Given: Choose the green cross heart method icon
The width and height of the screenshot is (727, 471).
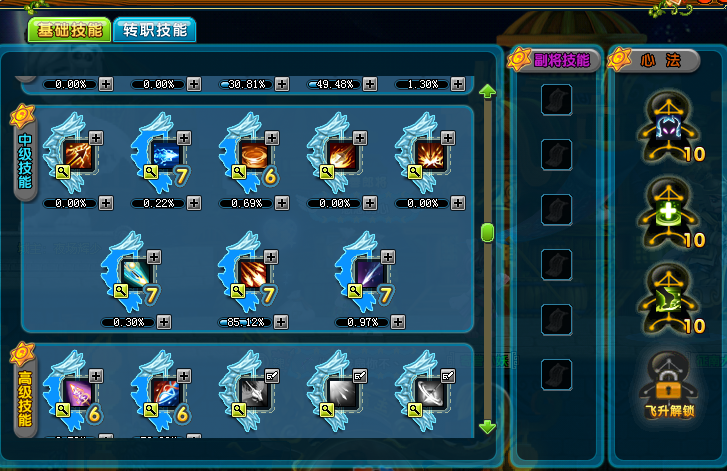Looking at the screenshot, I should 669,211.
